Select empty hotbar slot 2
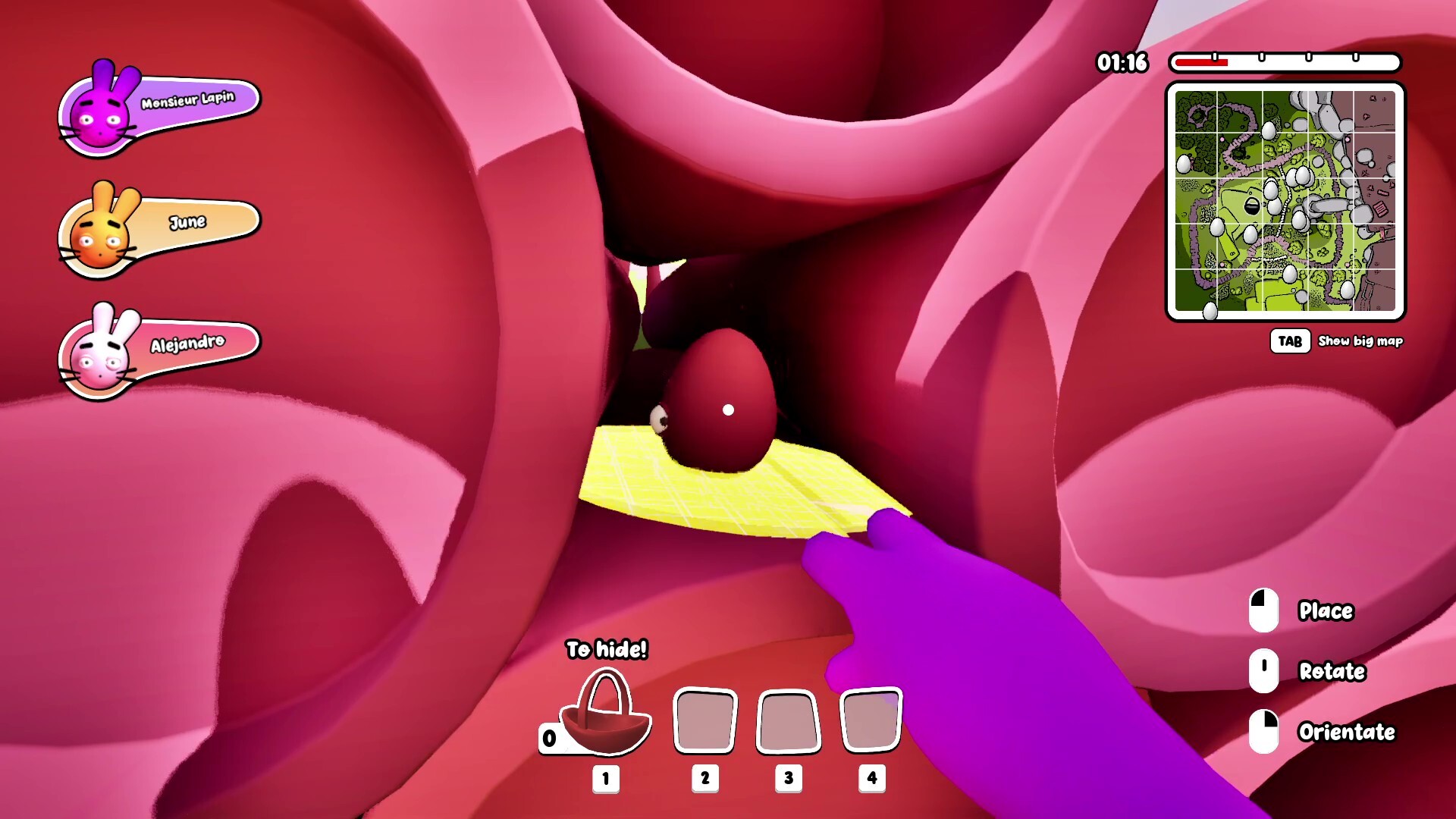This screenshot has width=1456, height=819. [704, 719]
